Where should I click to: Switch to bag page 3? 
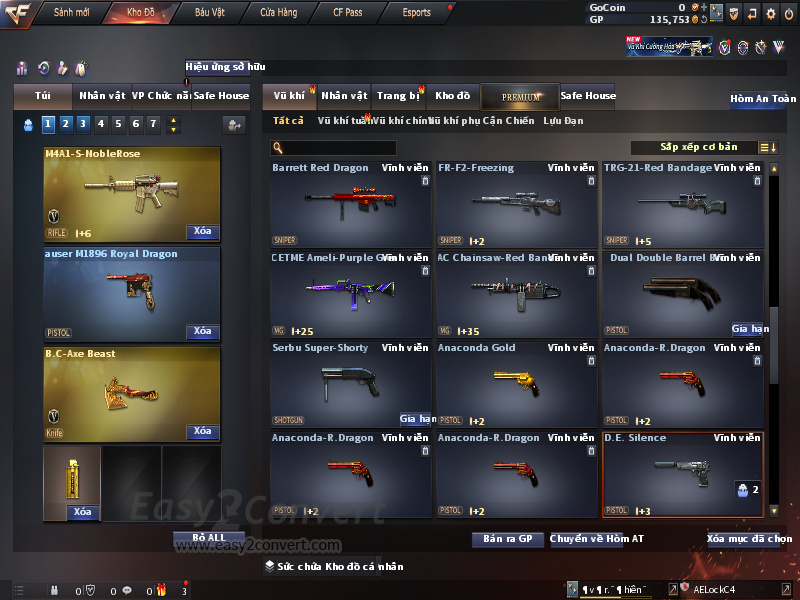pos(83,124)
